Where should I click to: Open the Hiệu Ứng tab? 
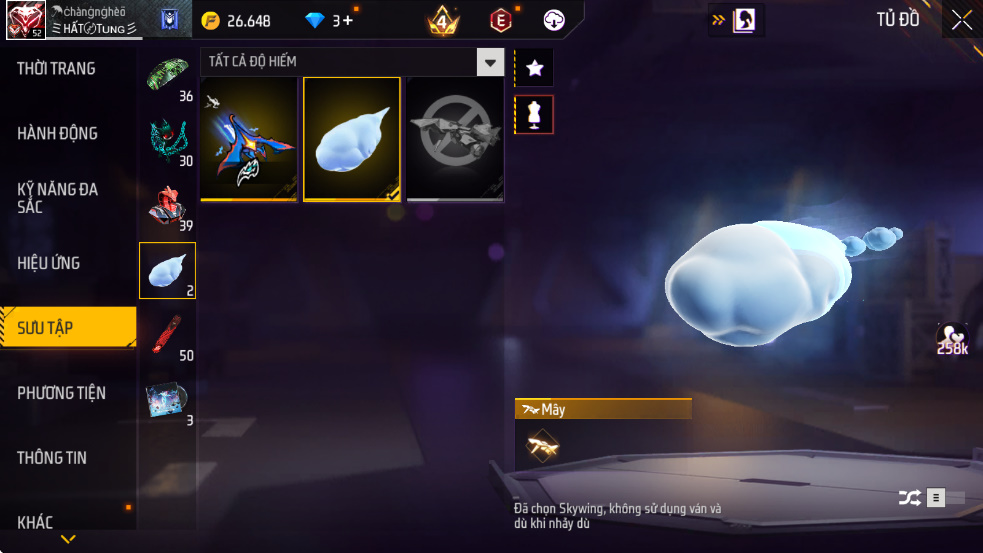(49, 263)
